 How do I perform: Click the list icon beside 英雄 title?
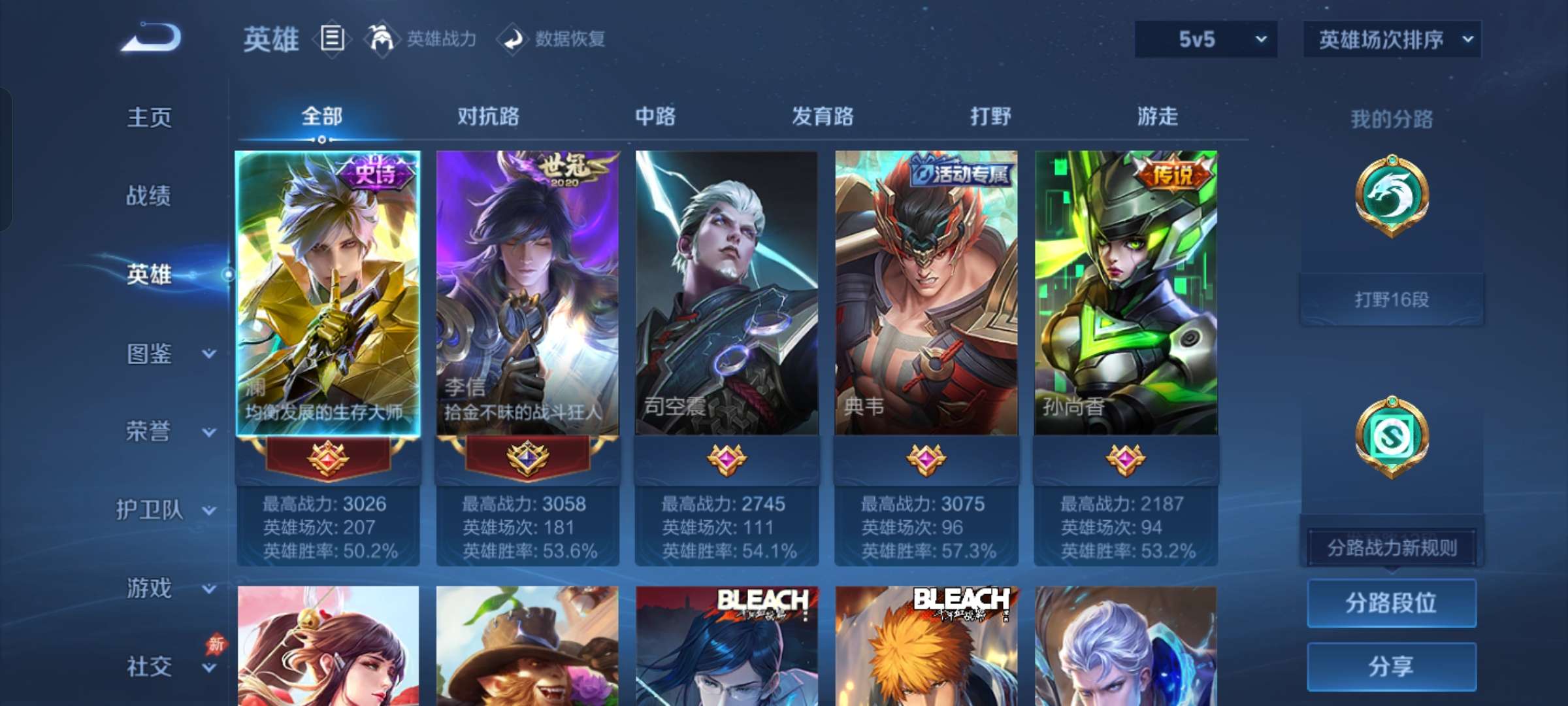pos(332,39)
